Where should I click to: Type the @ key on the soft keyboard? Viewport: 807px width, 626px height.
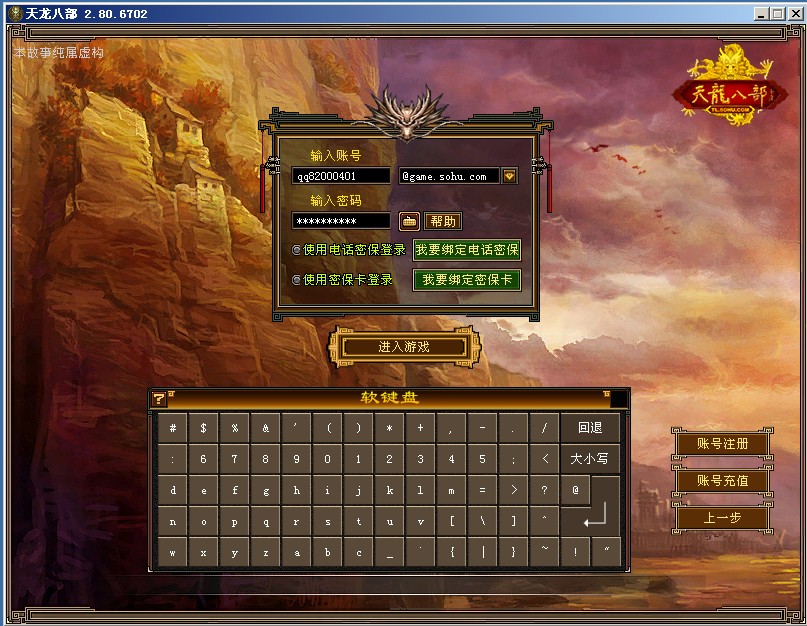pos(575,490)
